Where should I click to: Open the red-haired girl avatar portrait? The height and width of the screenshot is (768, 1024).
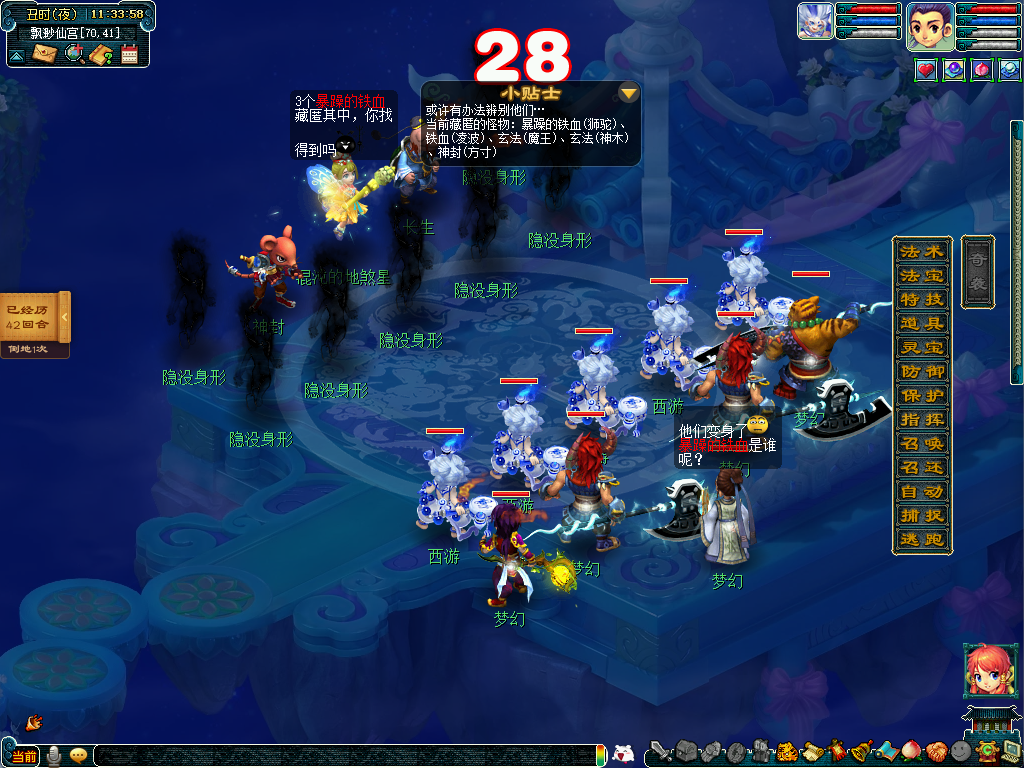pyautogui.click(x=985, y=670)
